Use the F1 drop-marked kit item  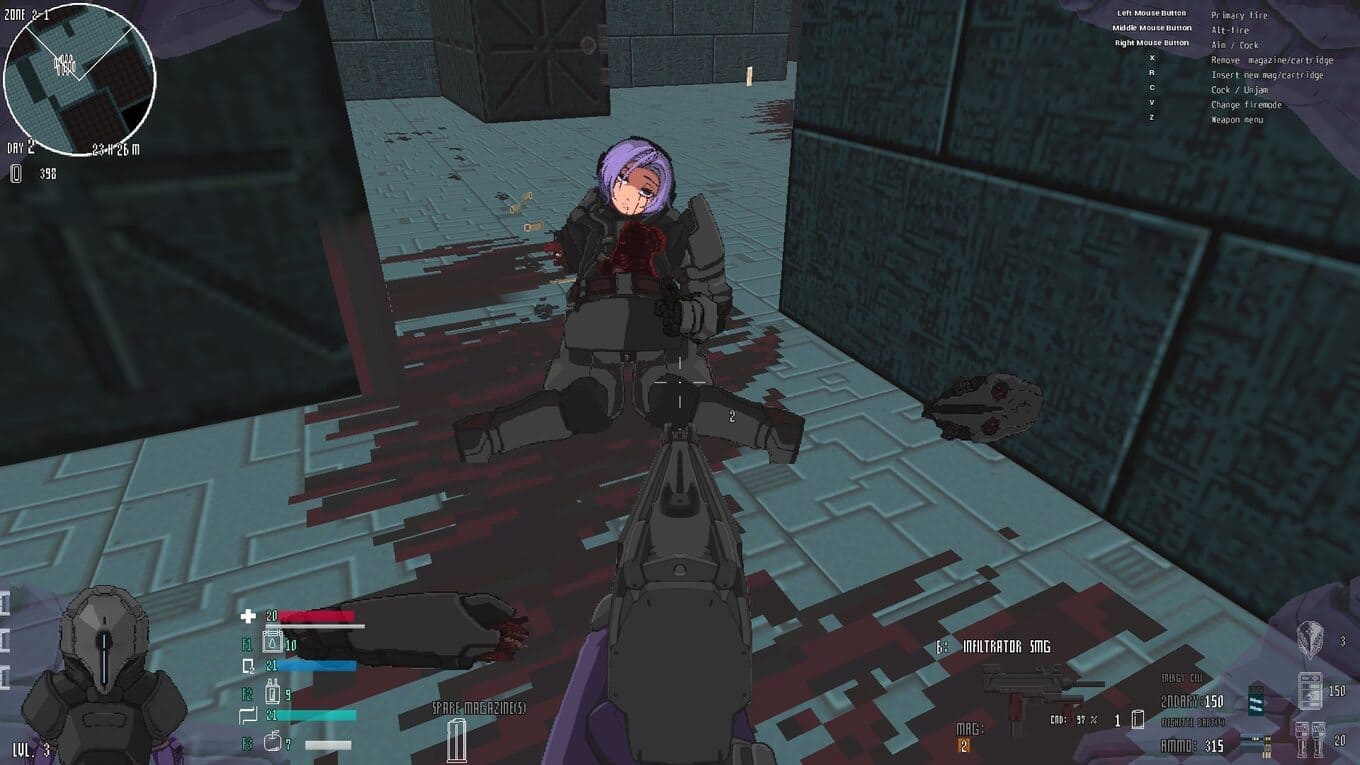tap(270, 644)
